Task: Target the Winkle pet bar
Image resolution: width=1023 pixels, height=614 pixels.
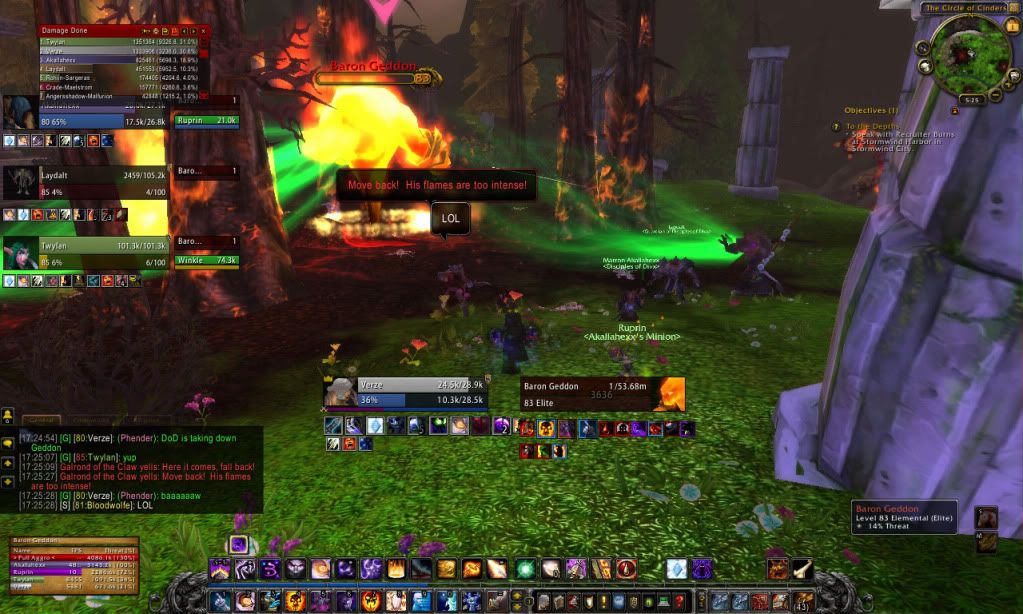Action: tap(206, 260)
